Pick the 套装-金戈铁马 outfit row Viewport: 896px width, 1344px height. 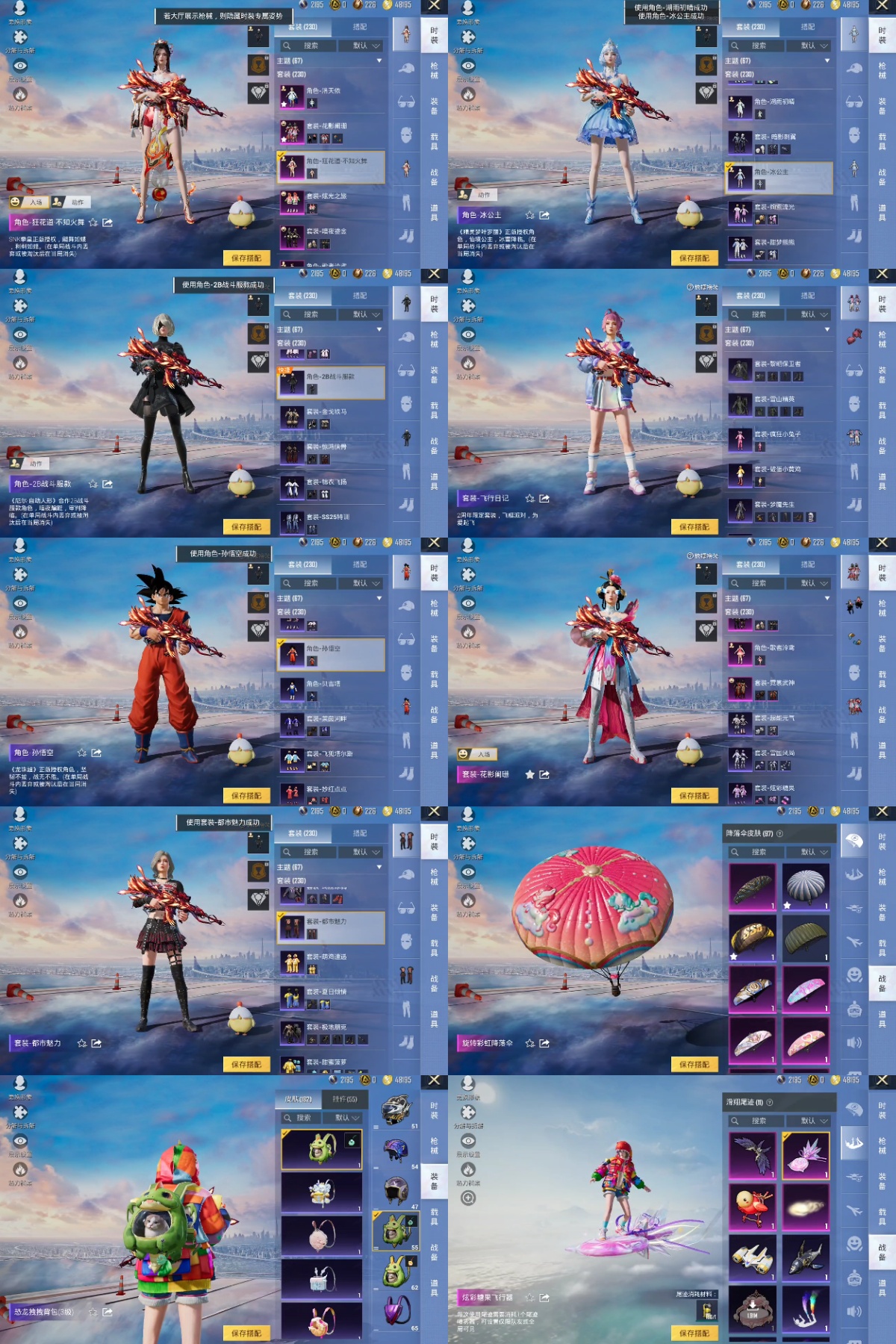[331, 417]
